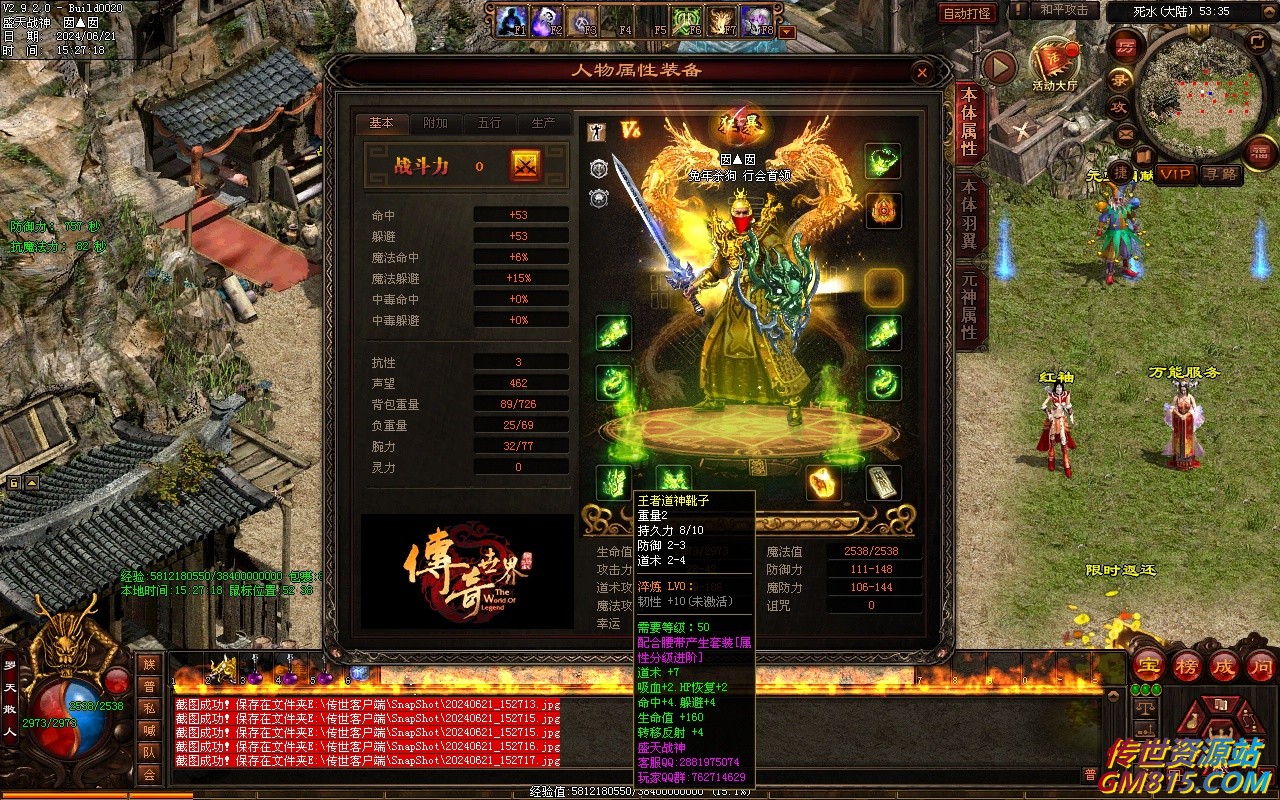Viewport: 1280px width, 800px height.
Task: Select the 生产 tab
Action: 543,123
